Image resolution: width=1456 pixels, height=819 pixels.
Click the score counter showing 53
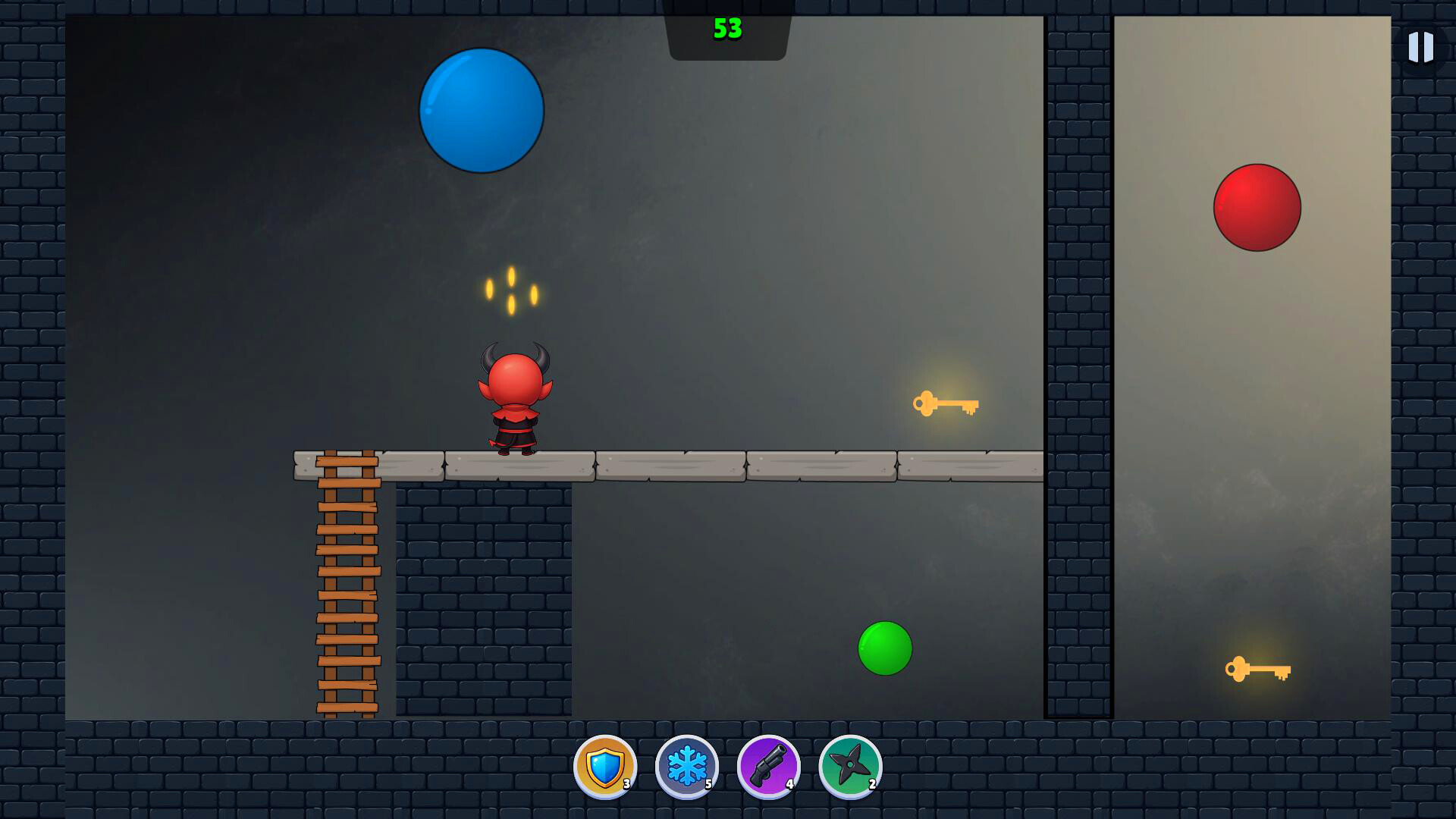coord(730,29)
